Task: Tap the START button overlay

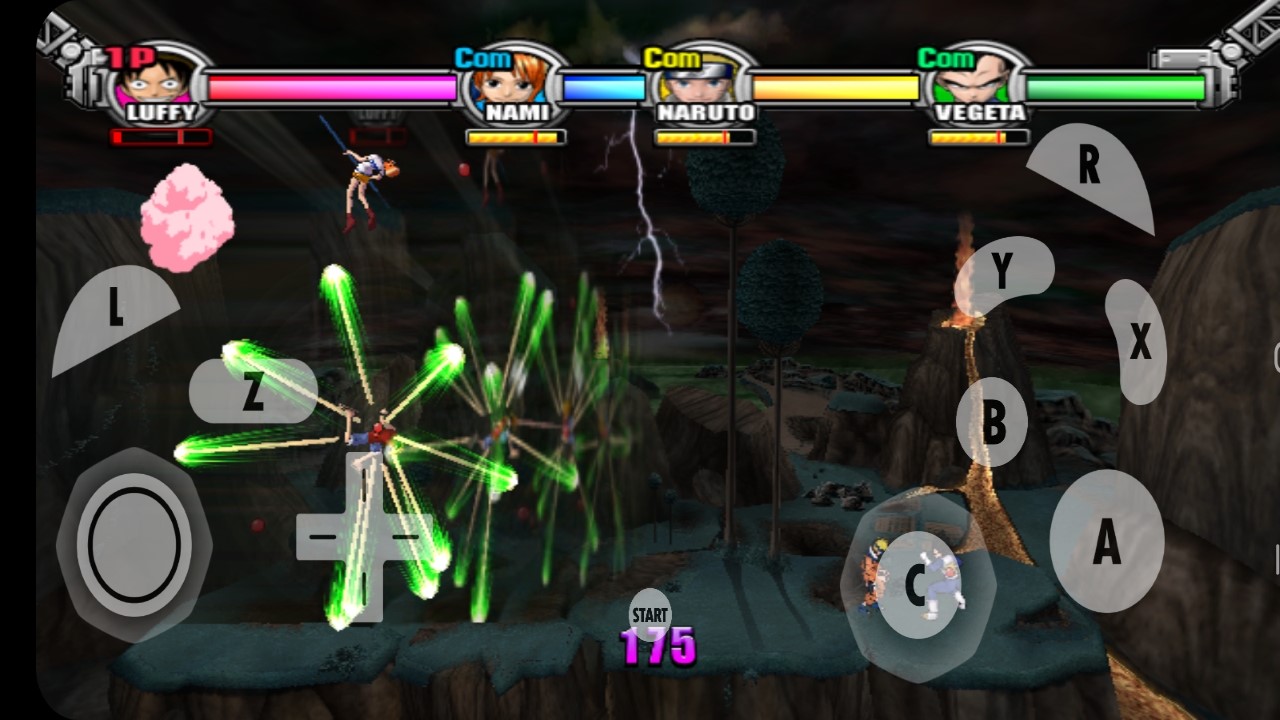Action: tap(649, 613)
